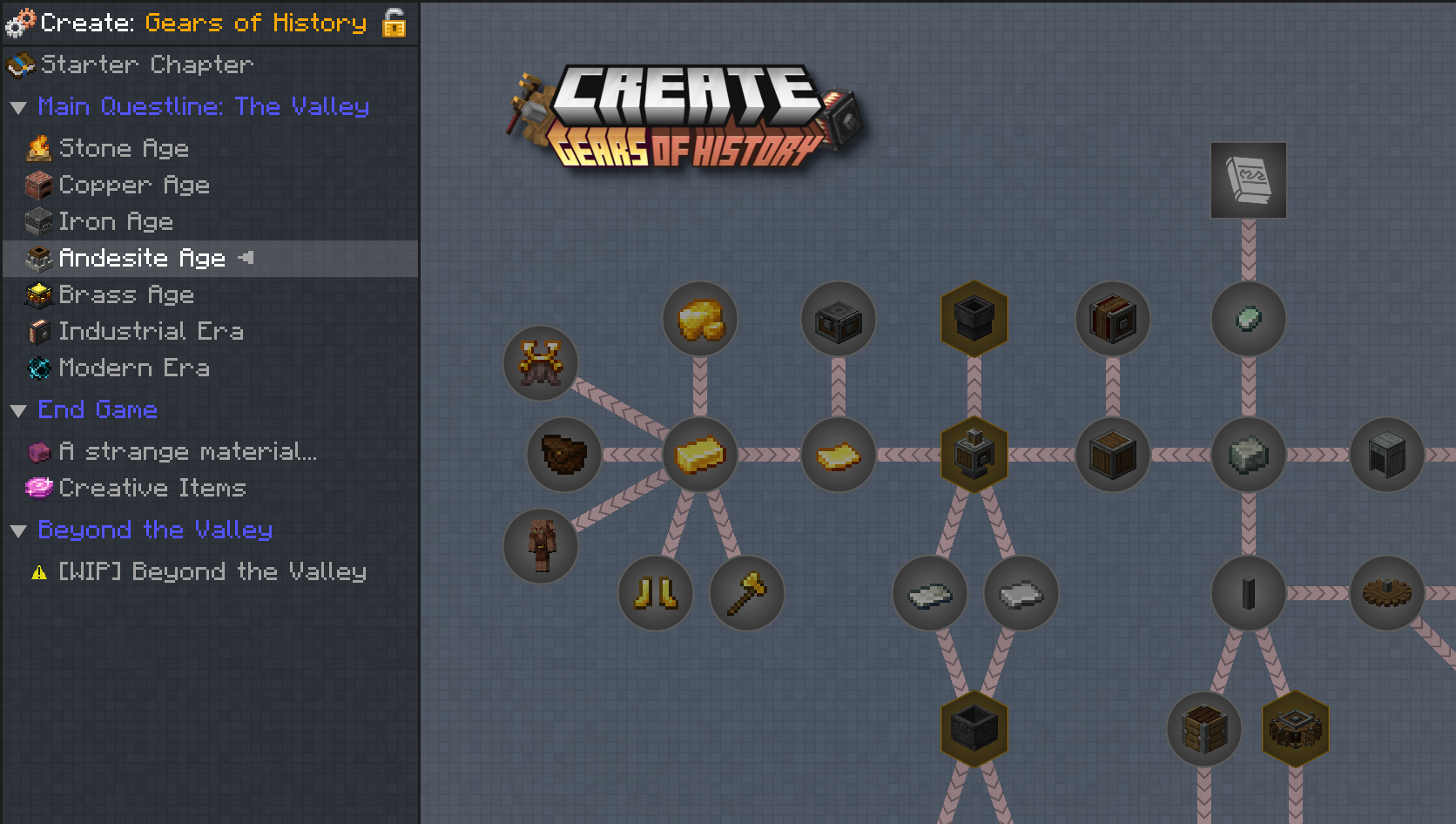Toggle the padlock icon in the title bar
Screen dimensions: 1456x824
click(x=393, y=24)
